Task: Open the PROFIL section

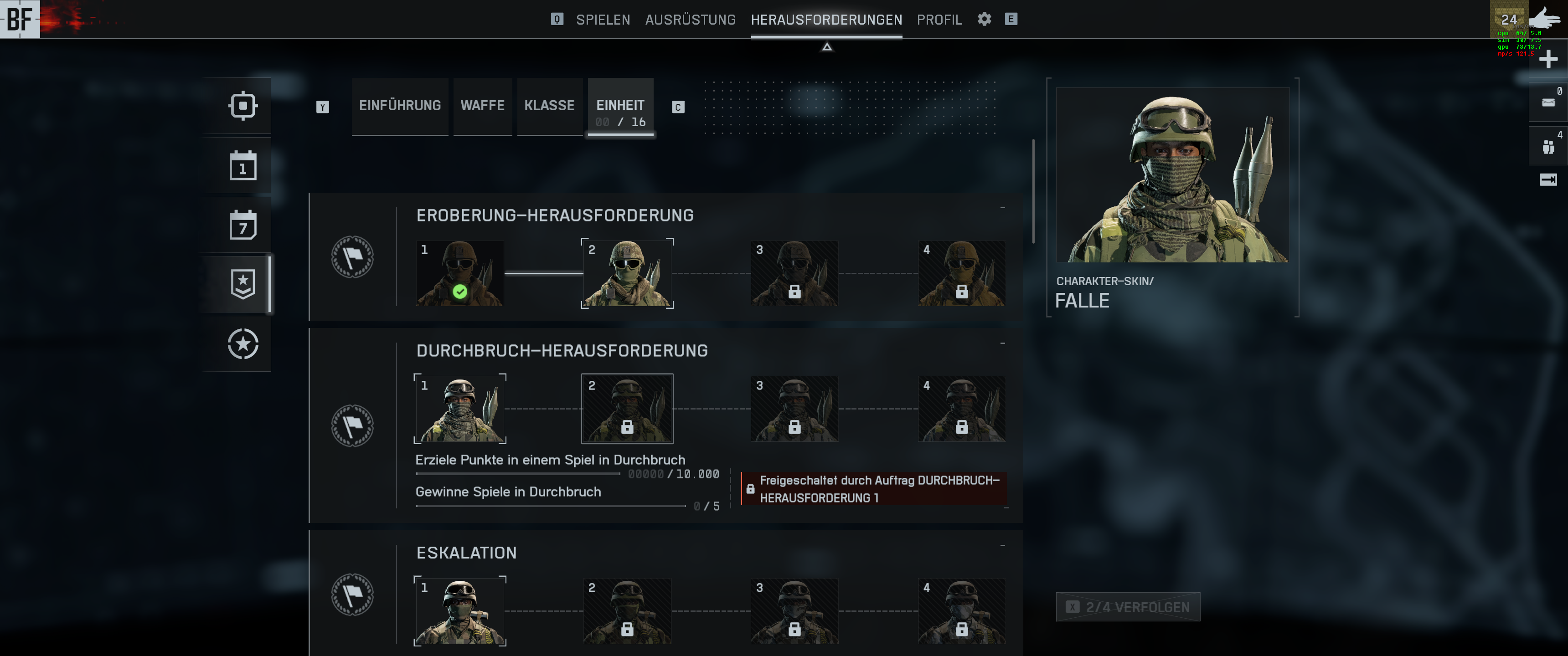Action: pos(939,20)
